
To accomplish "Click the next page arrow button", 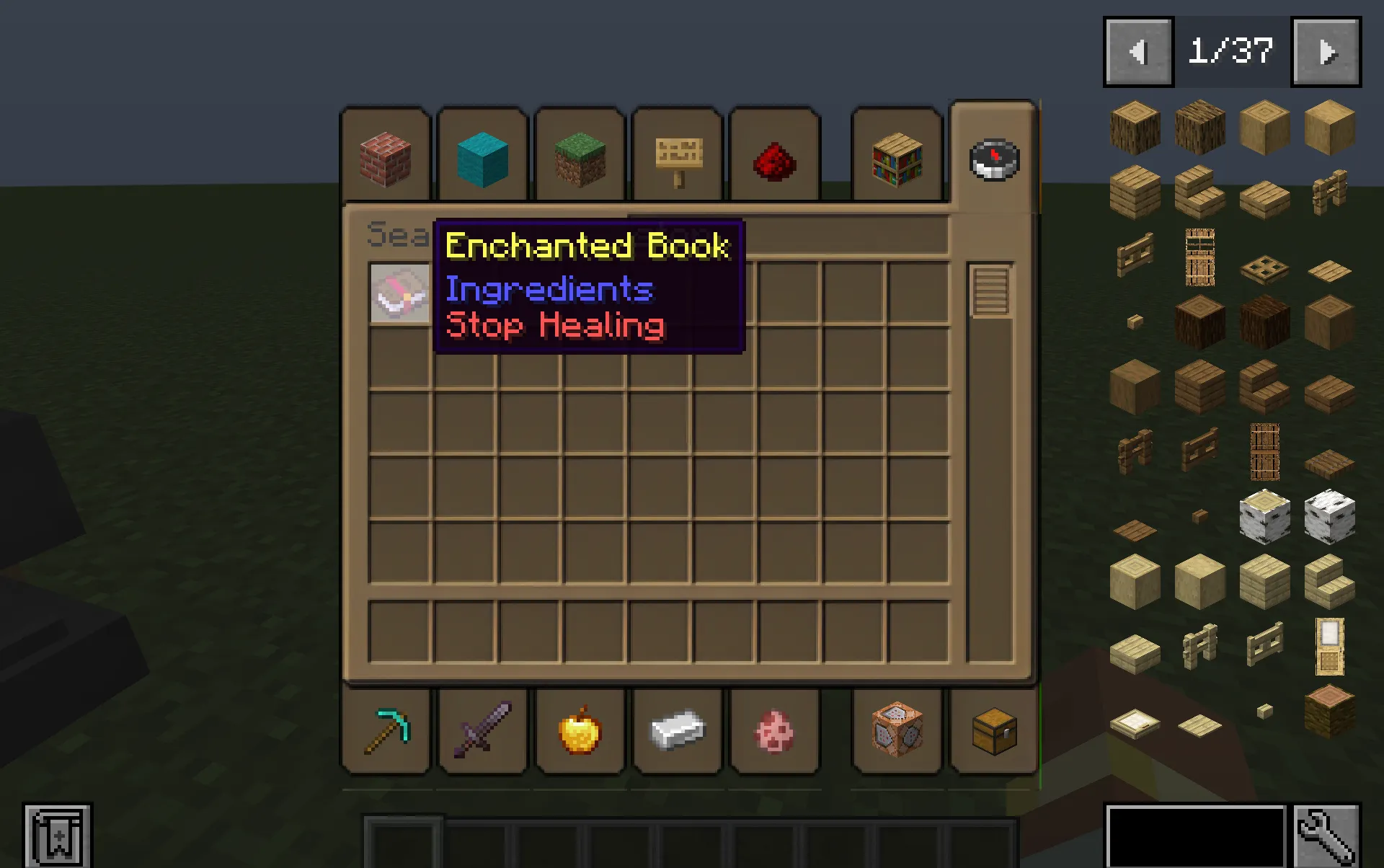I will pos(1326,50).
